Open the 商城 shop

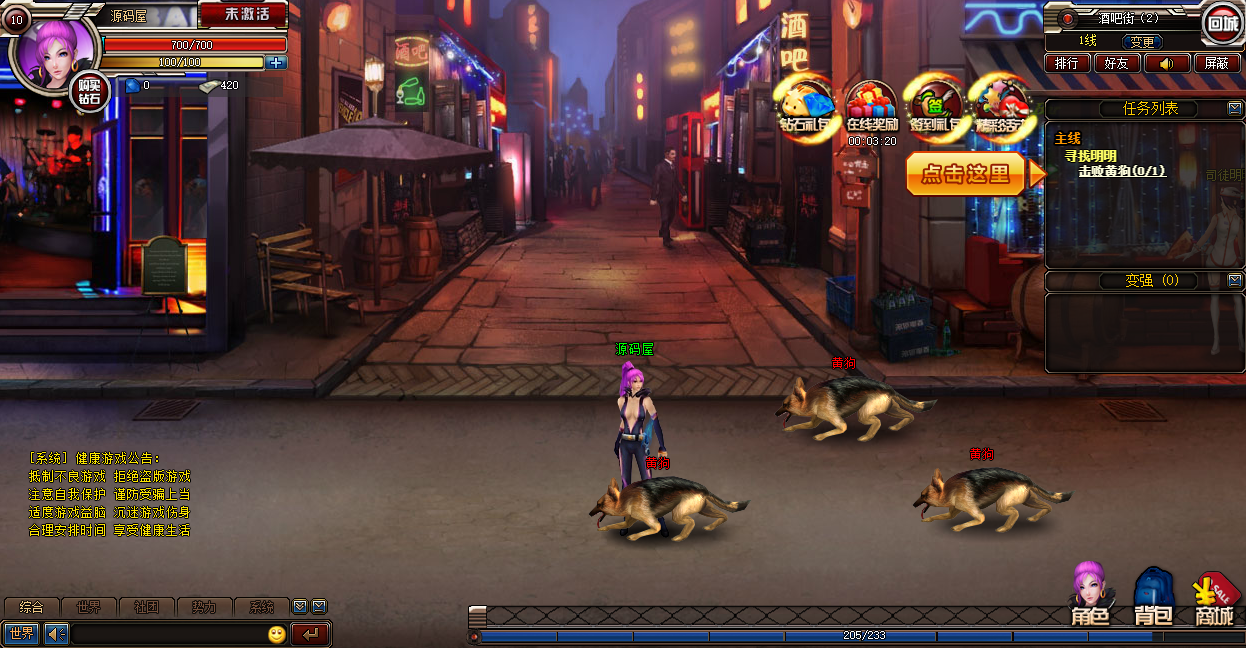click(1214, 598)
